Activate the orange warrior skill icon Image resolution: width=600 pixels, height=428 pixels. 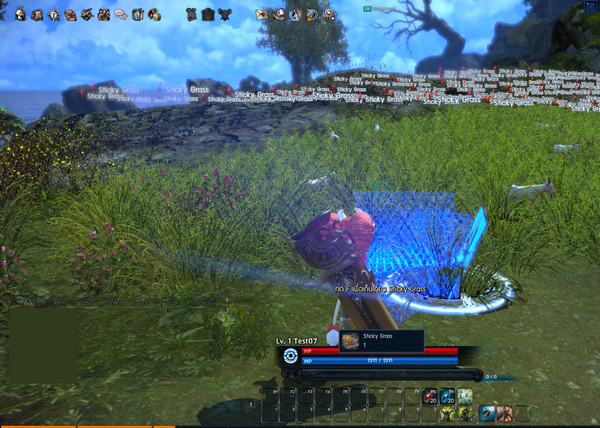[x=505, y=413]
